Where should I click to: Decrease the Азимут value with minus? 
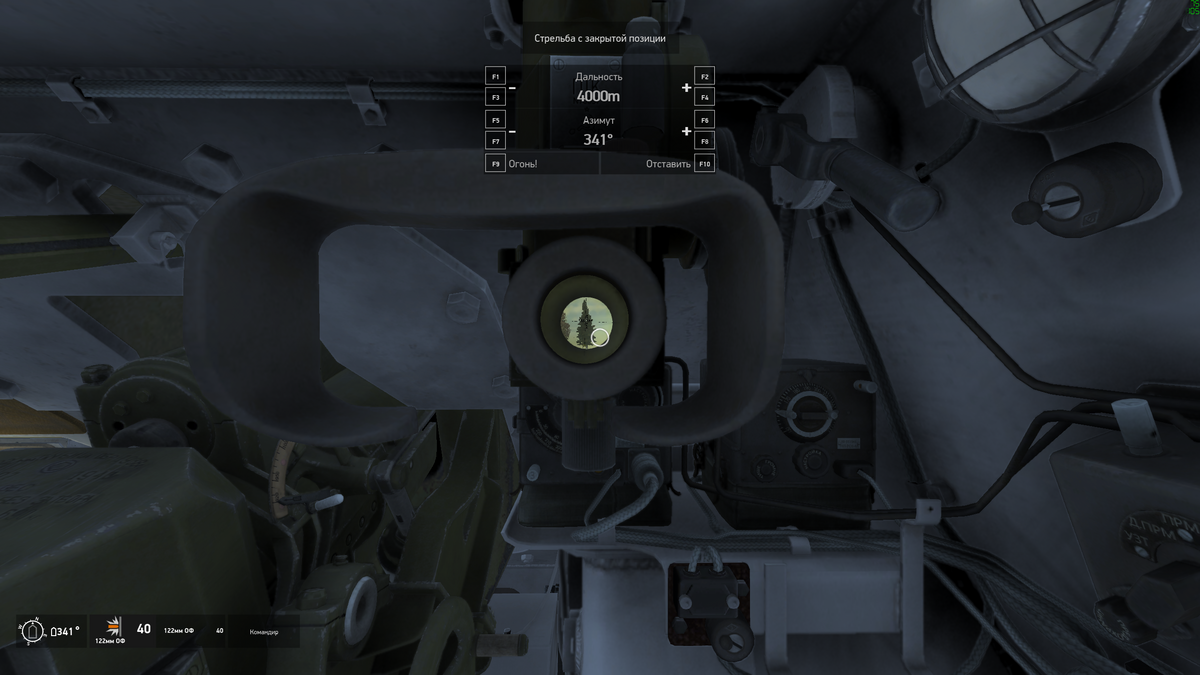click(512, 131)
